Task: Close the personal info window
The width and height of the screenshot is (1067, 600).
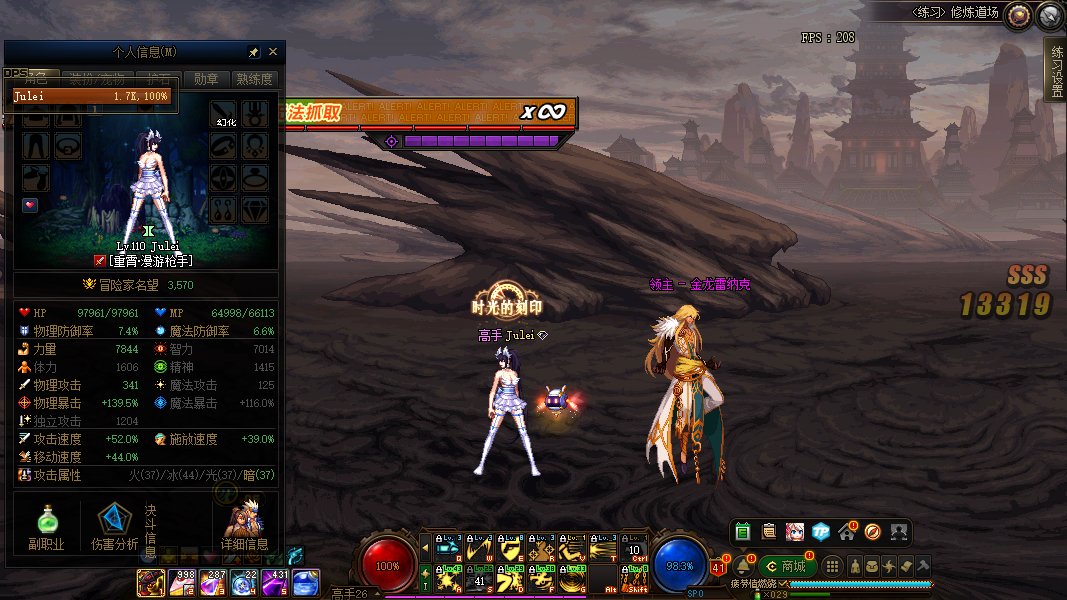Action: pyautogui.click(x=273, y=52)
